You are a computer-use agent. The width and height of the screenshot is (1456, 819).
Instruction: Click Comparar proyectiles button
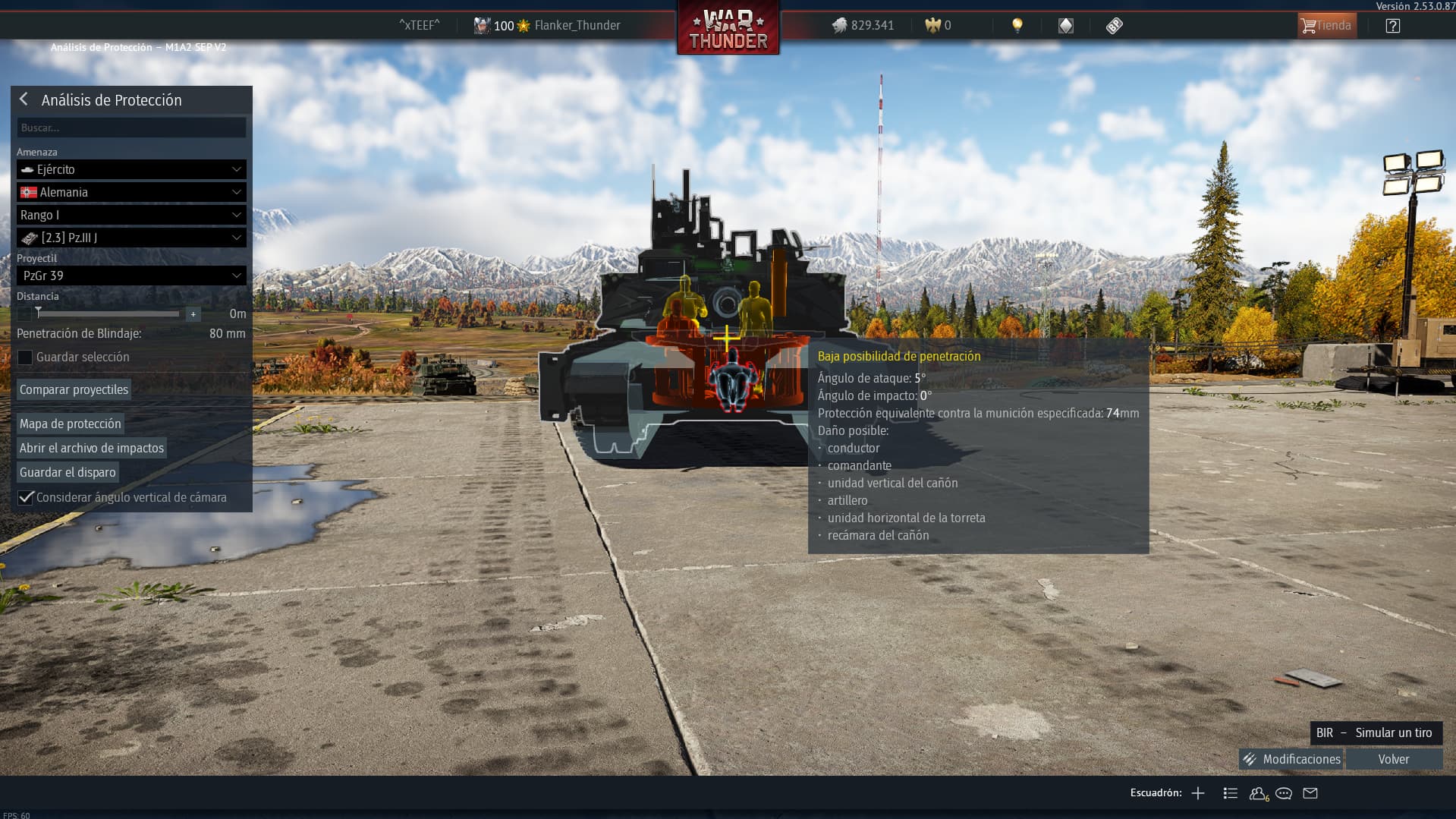click(74, 389)
